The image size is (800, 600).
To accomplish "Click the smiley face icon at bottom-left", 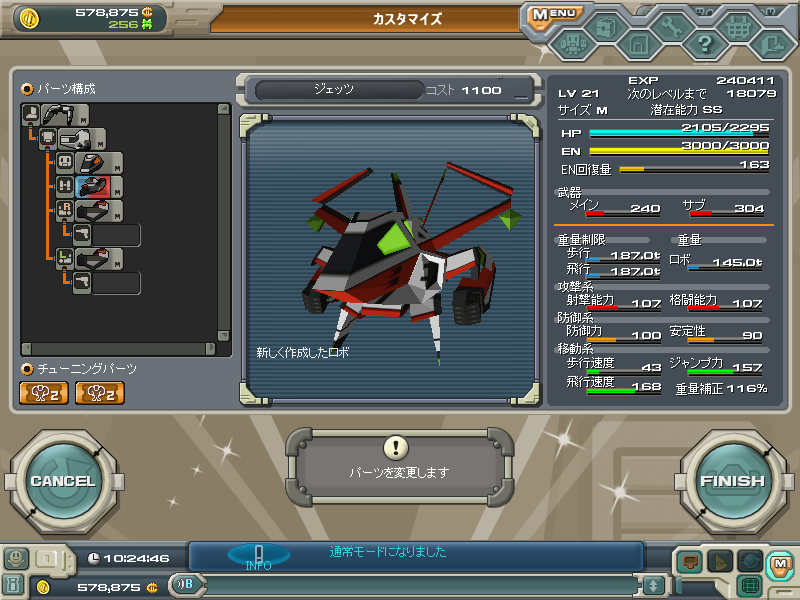I will tap(16, 559).
